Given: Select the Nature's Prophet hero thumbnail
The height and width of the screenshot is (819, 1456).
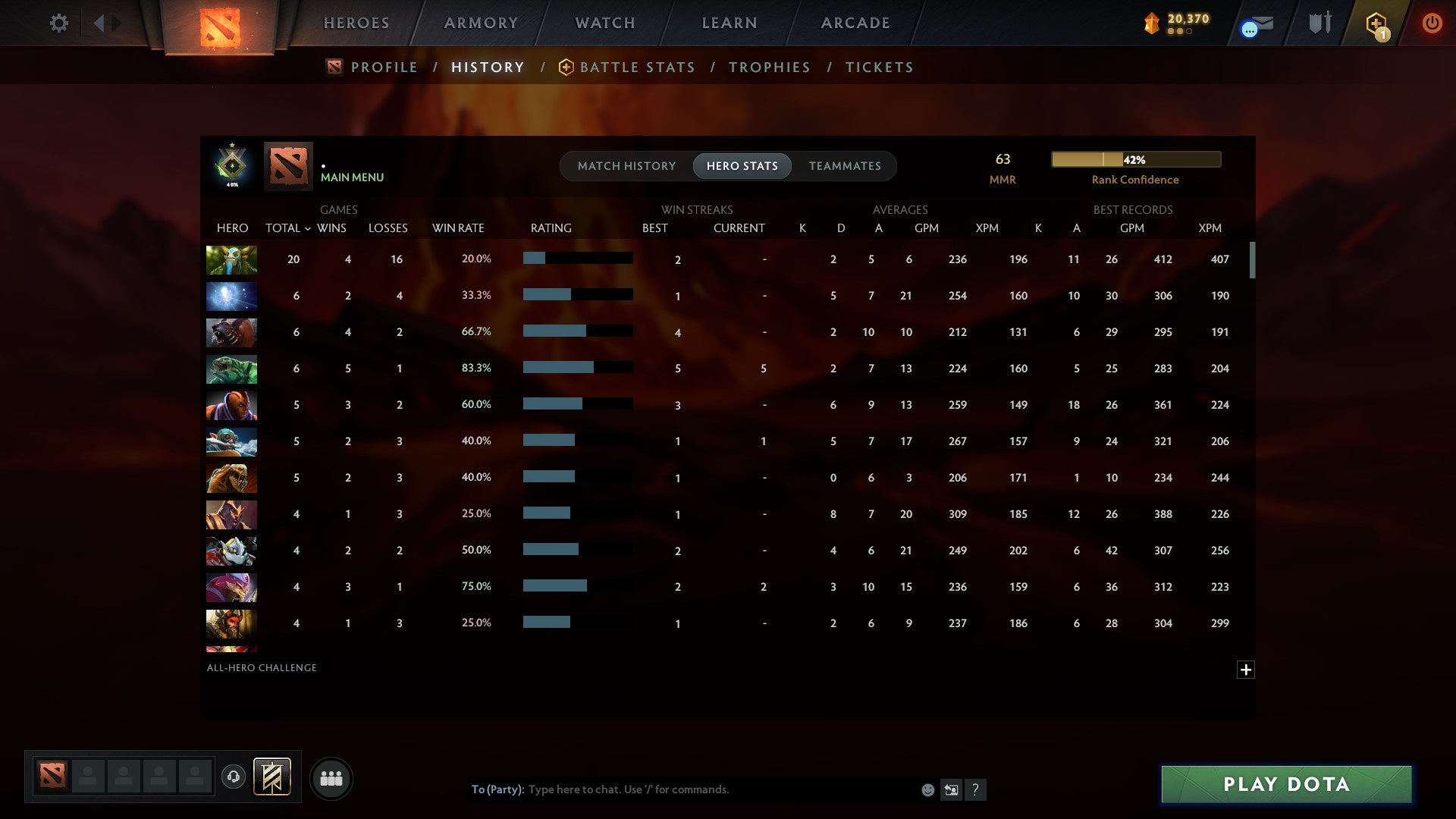Looking at the screenshot, I should click(231, 259).
